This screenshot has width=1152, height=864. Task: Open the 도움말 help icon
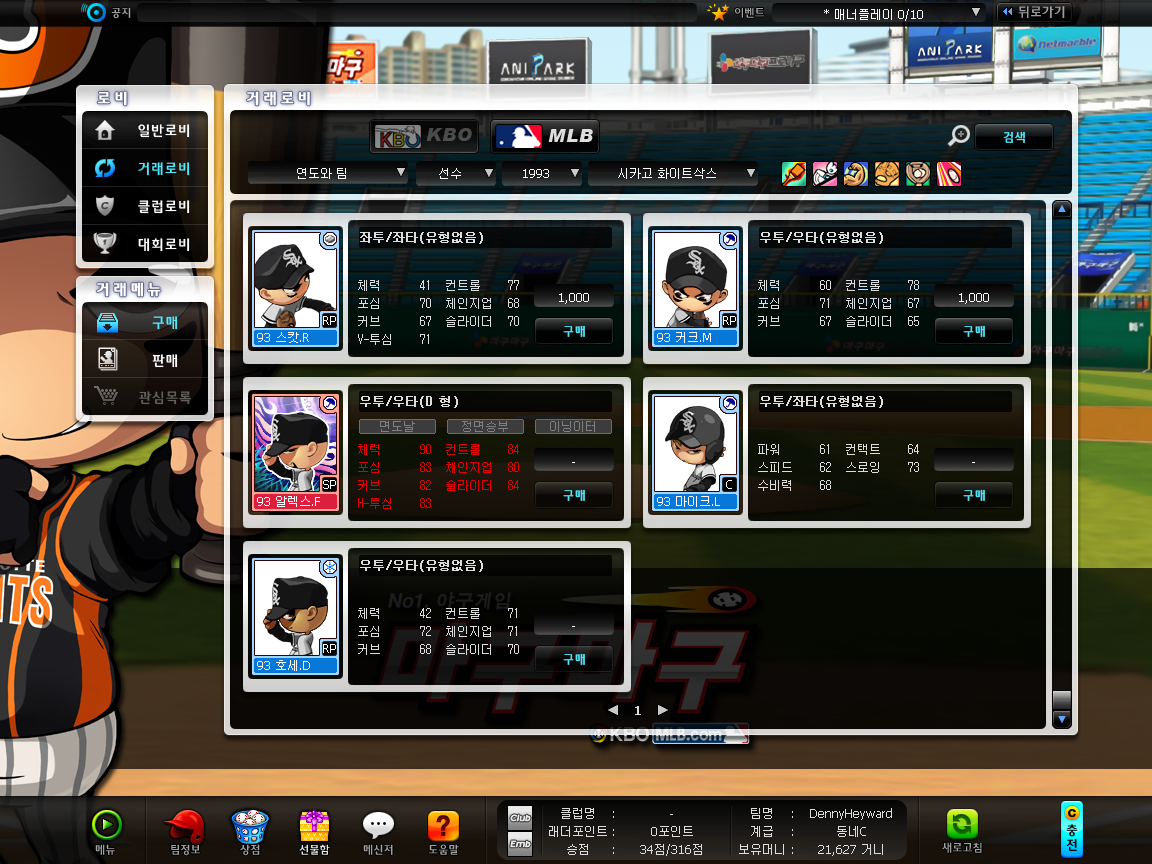[x=443, y=831]
